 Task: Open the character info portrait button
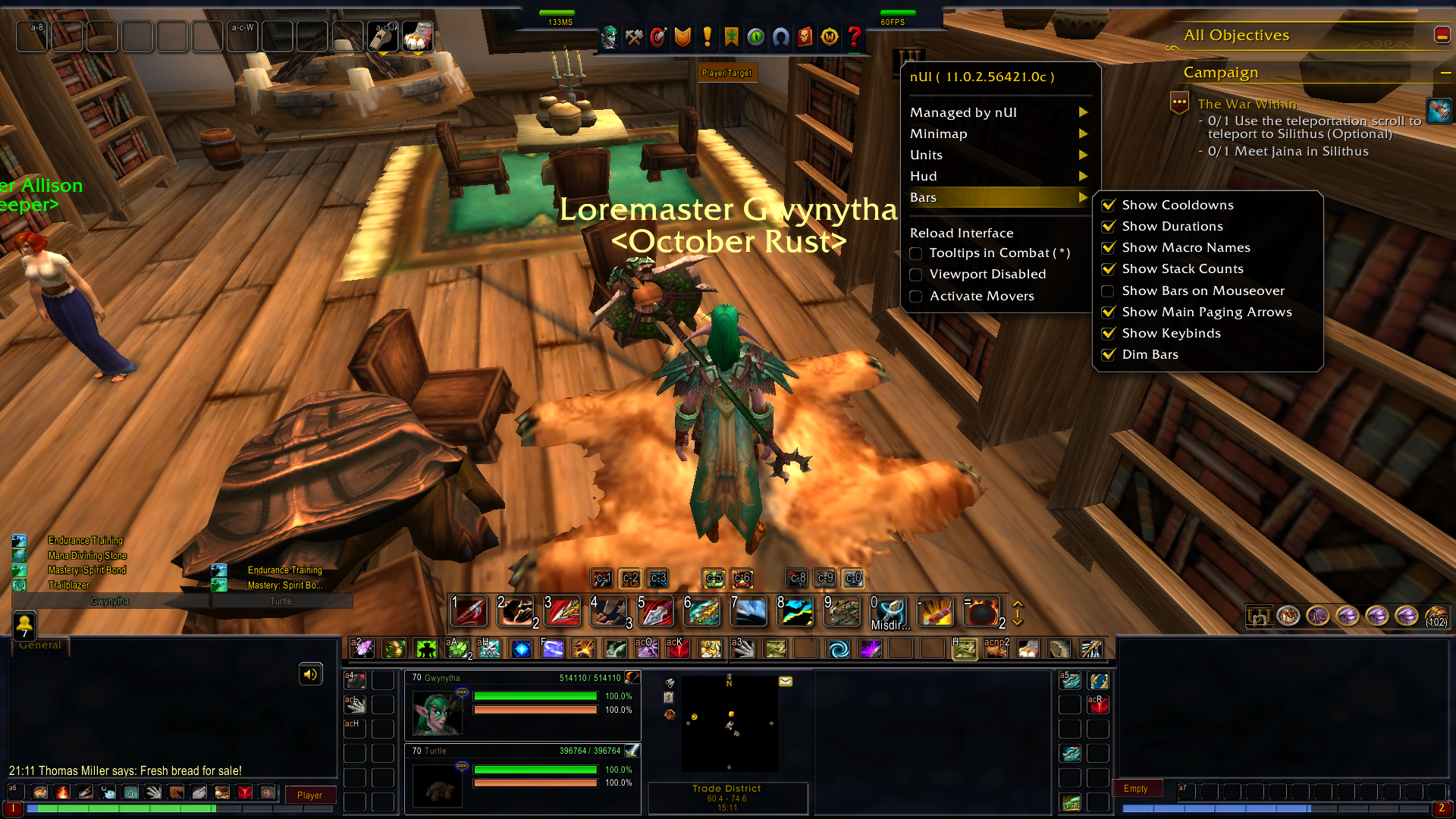[609, 36]
